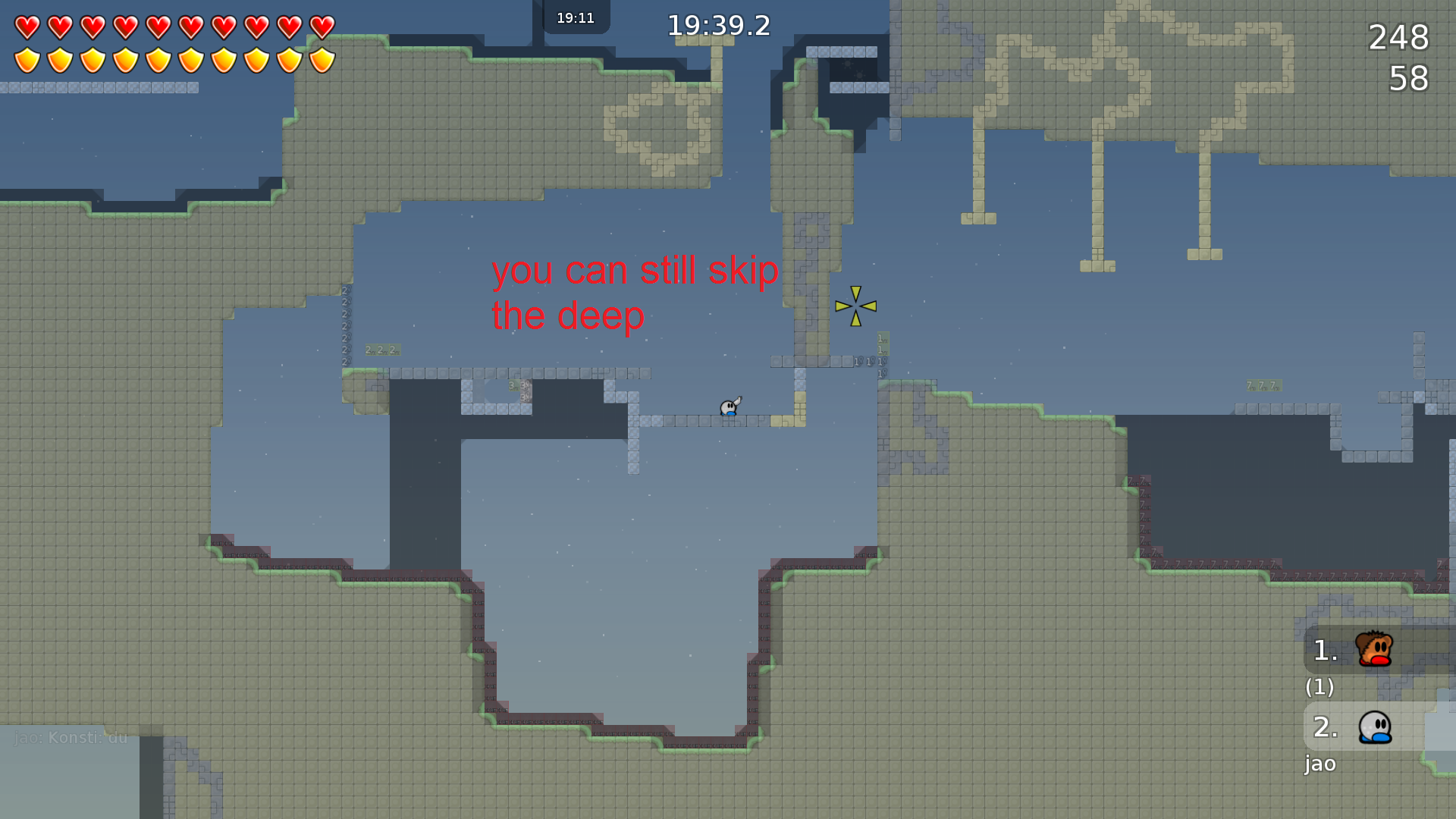Click the yellow spinning pickup star
1456x819 pixels.
click(x=854, y=306)
